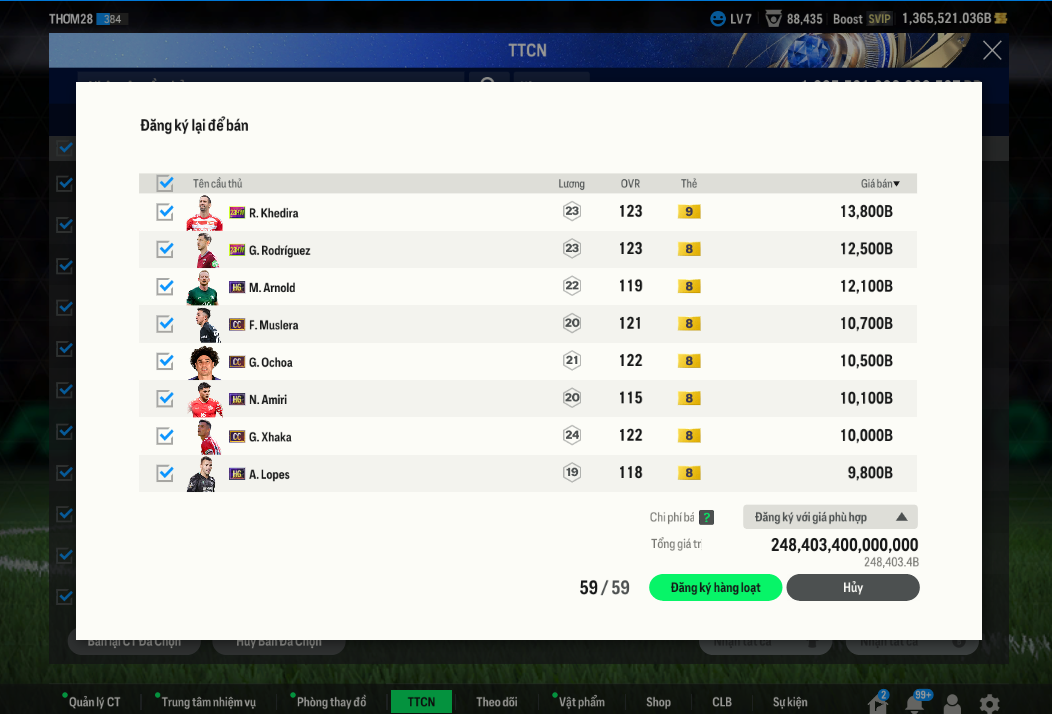Toggle the M. Arnold checkbox
Screen dimensions: 1052x714
point(165,287)
